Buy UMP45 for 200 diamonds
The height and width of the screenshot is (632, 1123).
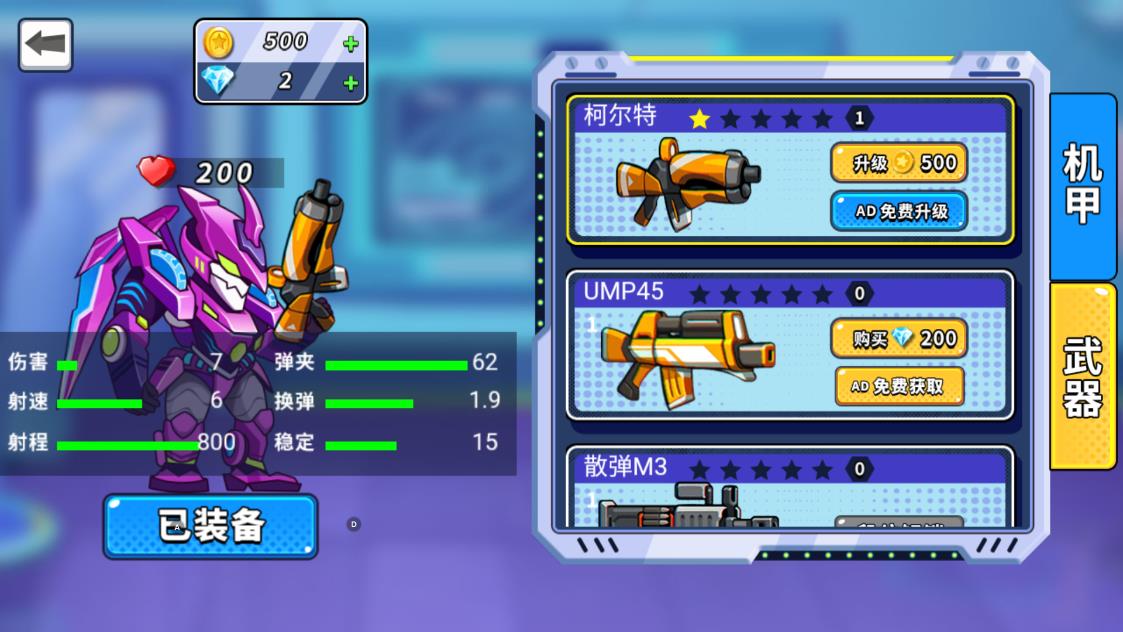898,339
